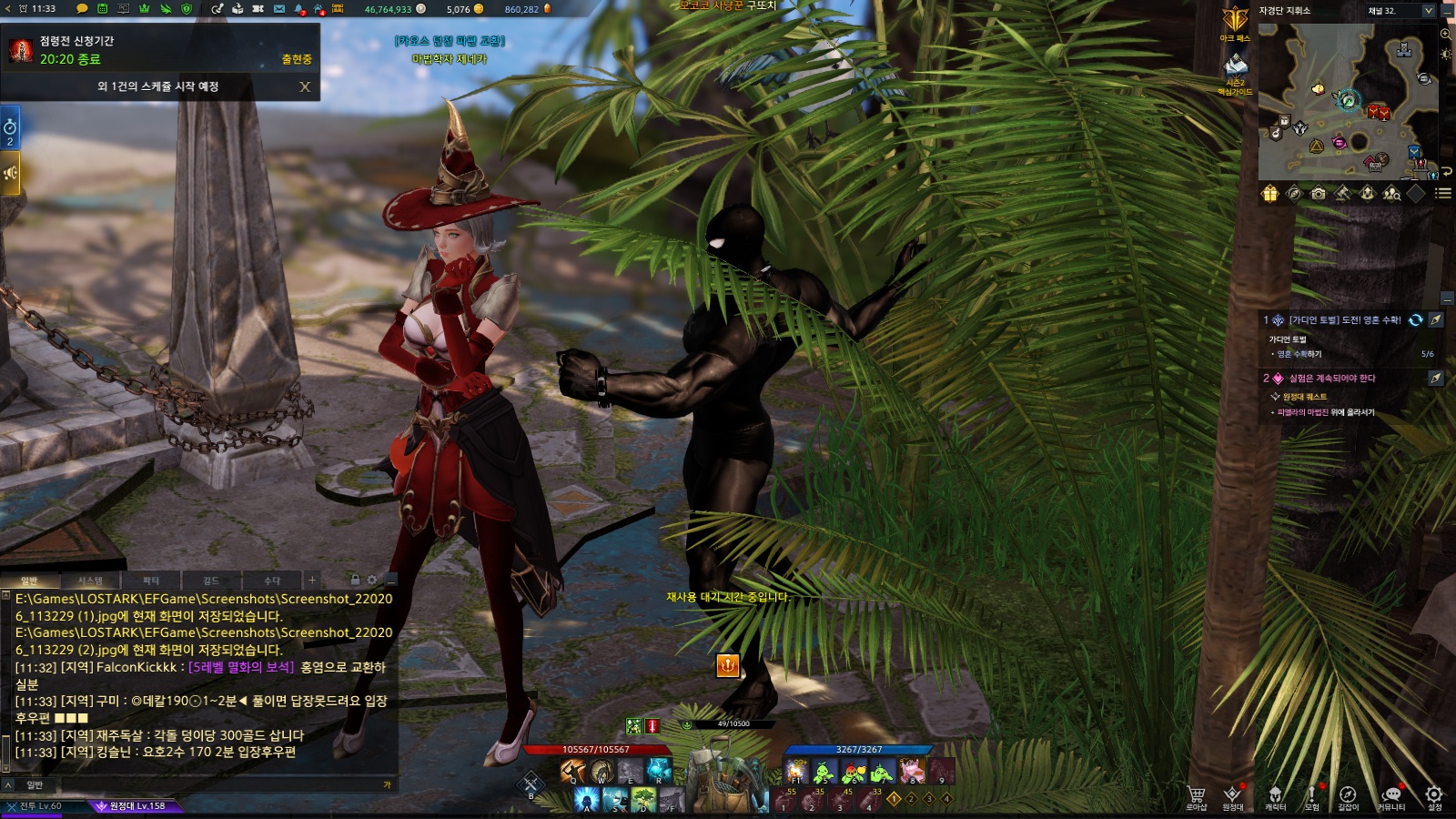1456x819 pixels.
Task: Open the 커뮤니티 community menu
Action: click(1390, 795)
